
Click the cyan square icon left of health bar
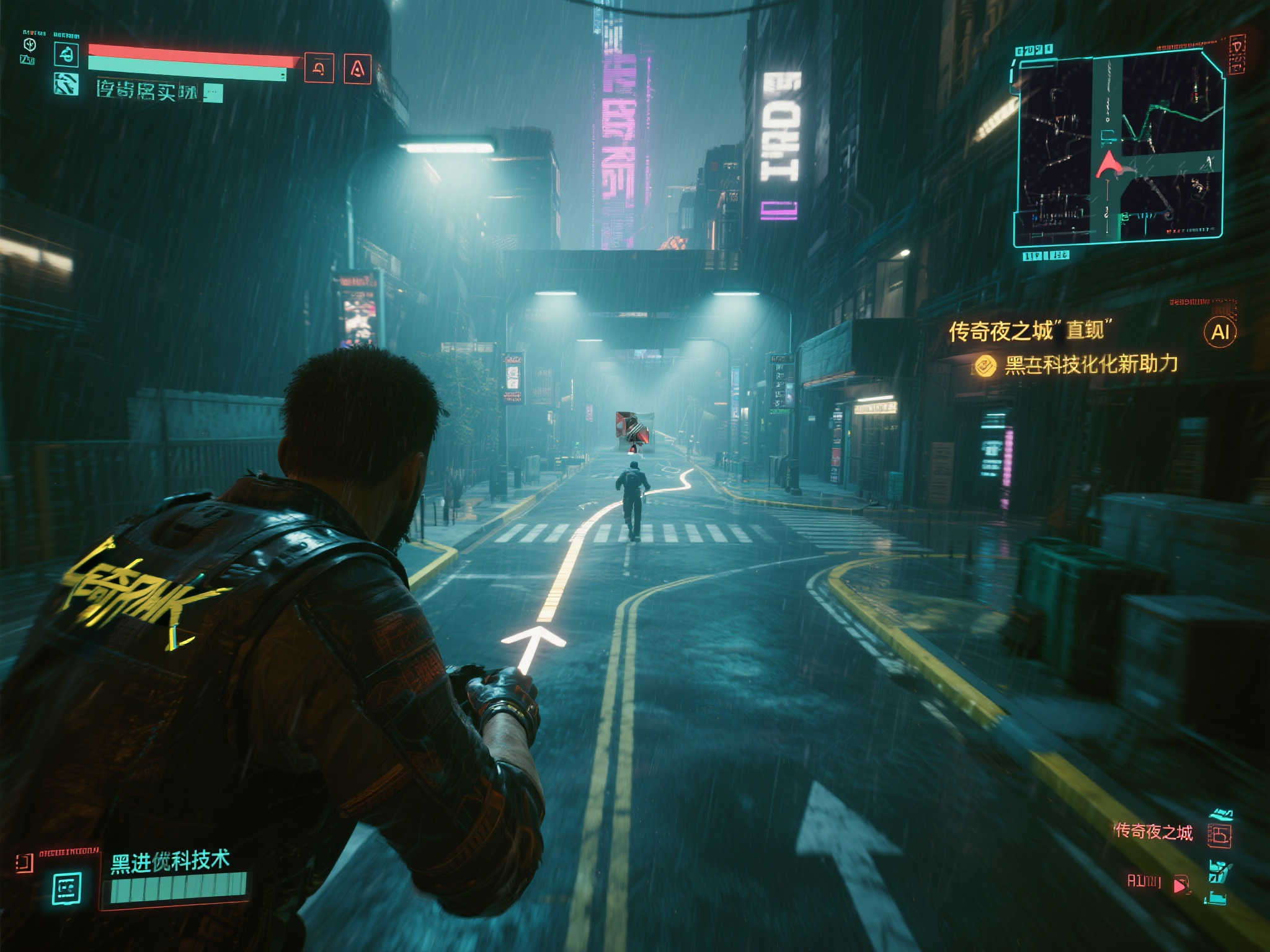(66, 55)
